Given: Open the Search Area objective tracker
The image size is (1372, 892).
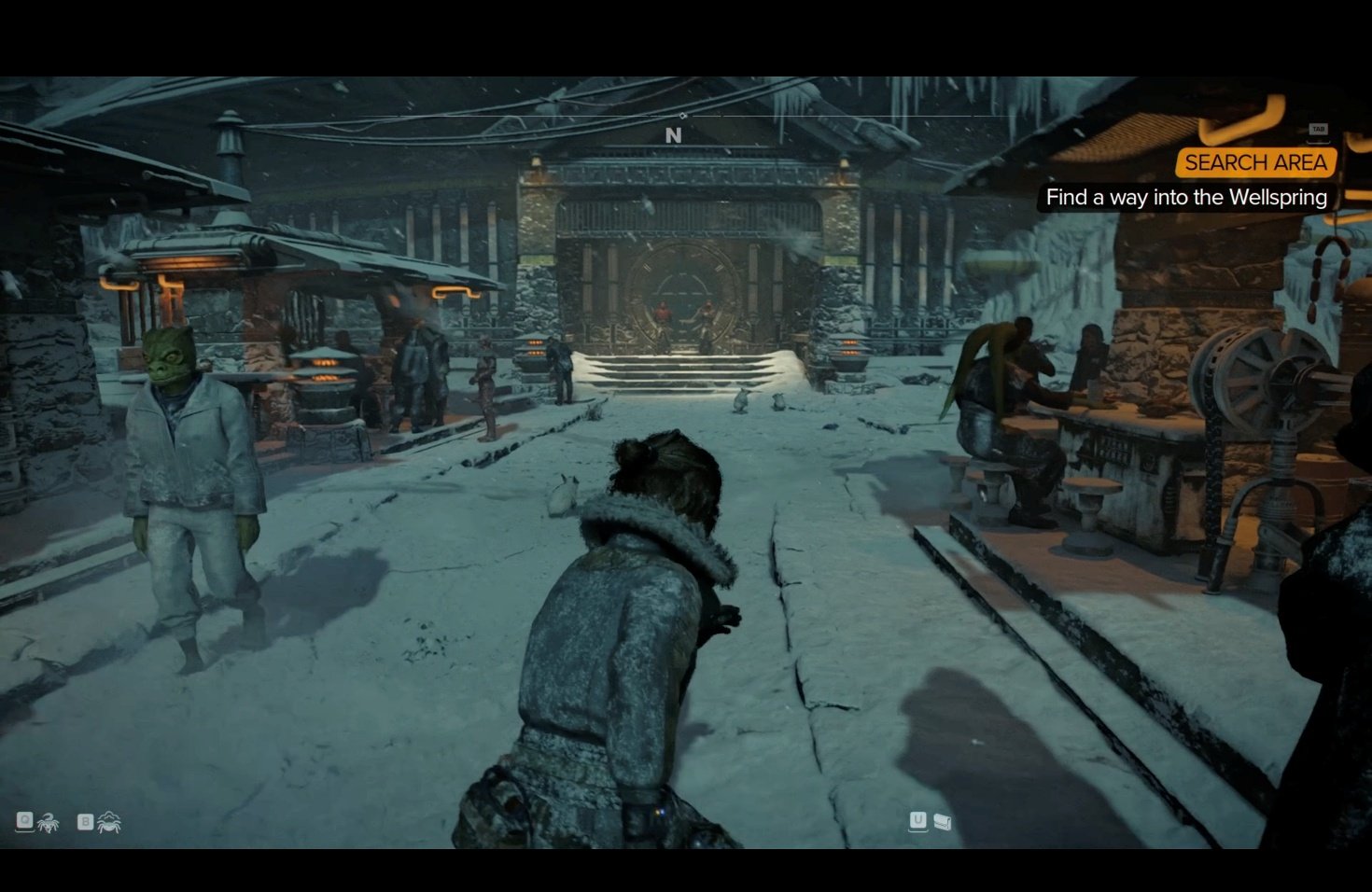Looking at the screenshot, I should coord(1255,162).
